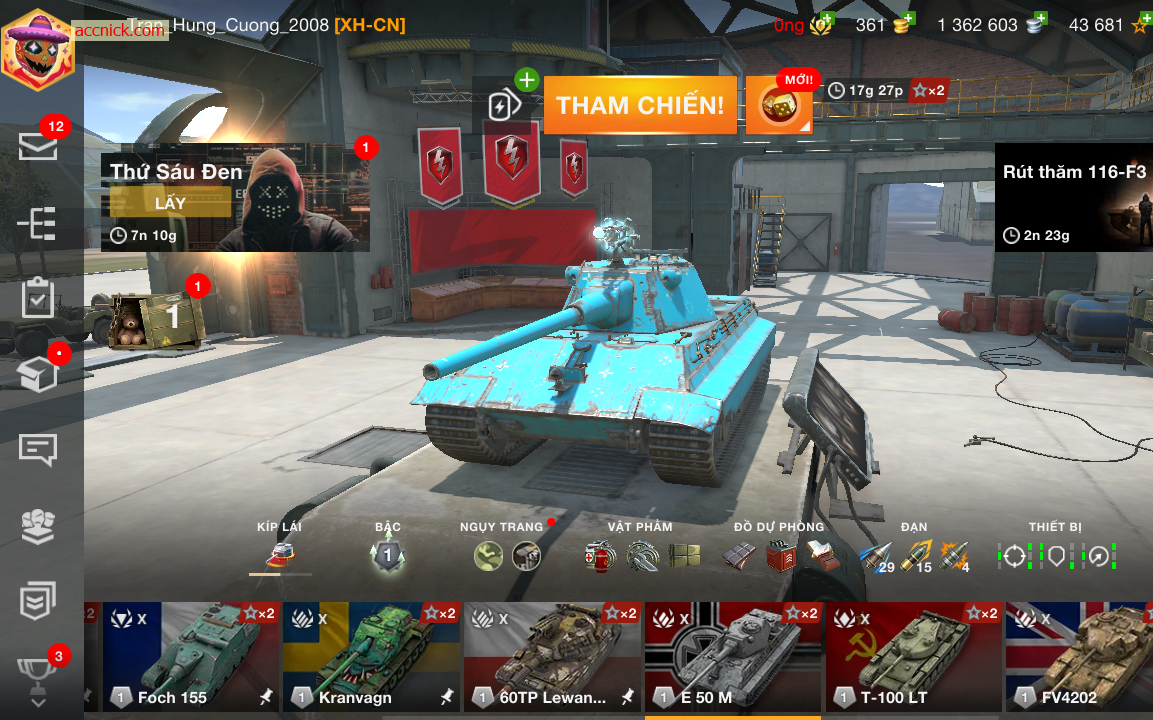Viewport: 1153px width, 720px height.
Task: Select the Kranvagn tank card
Action: (x=371, y=656)
